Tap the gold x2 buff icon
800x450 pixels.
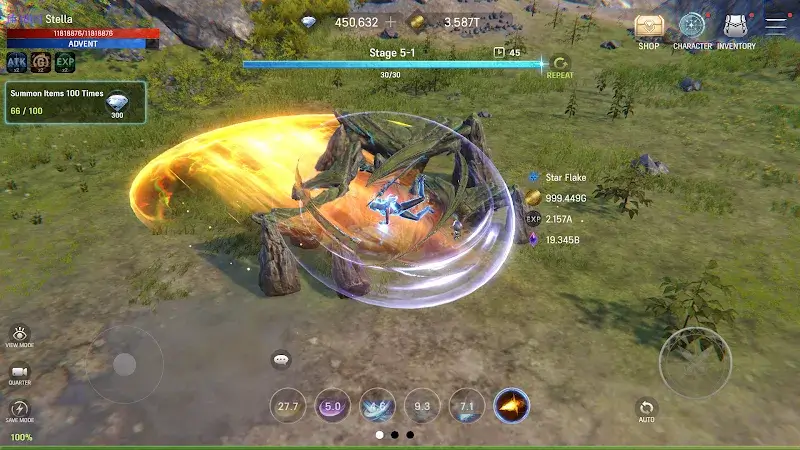pos(41,63)
